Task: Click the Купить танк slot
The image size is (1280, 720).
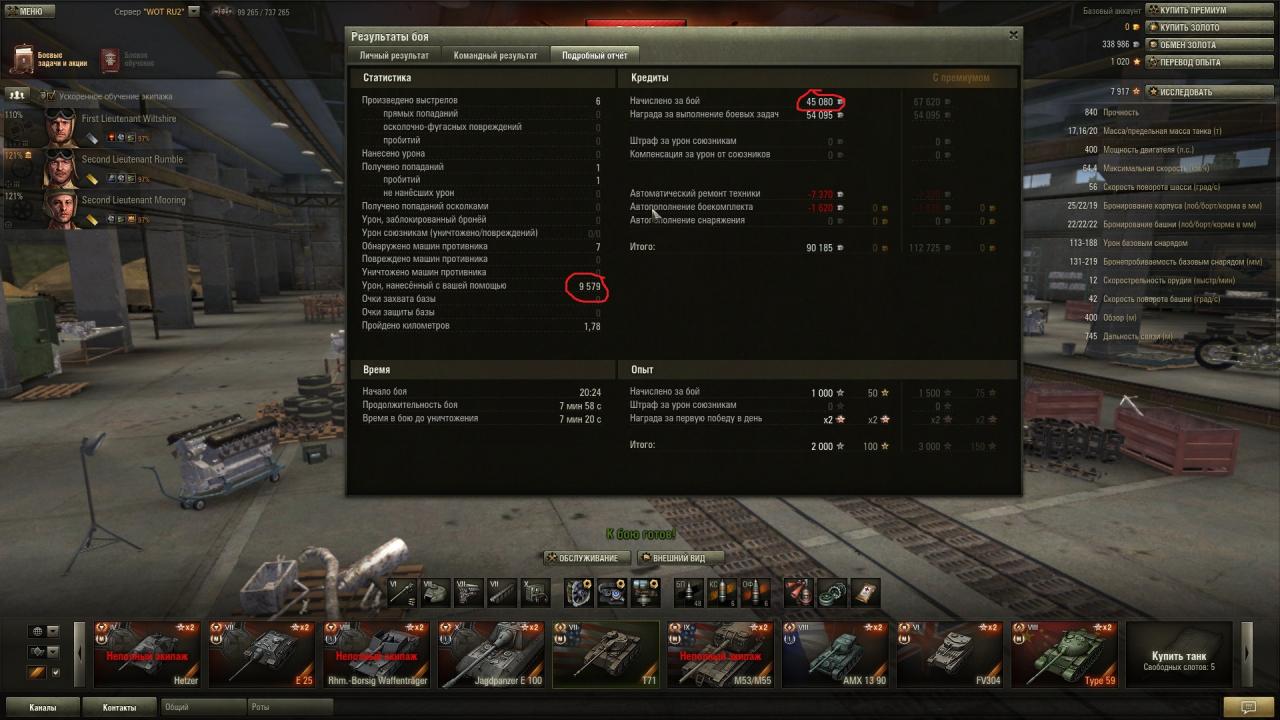Action: (x=1179, y=654)
